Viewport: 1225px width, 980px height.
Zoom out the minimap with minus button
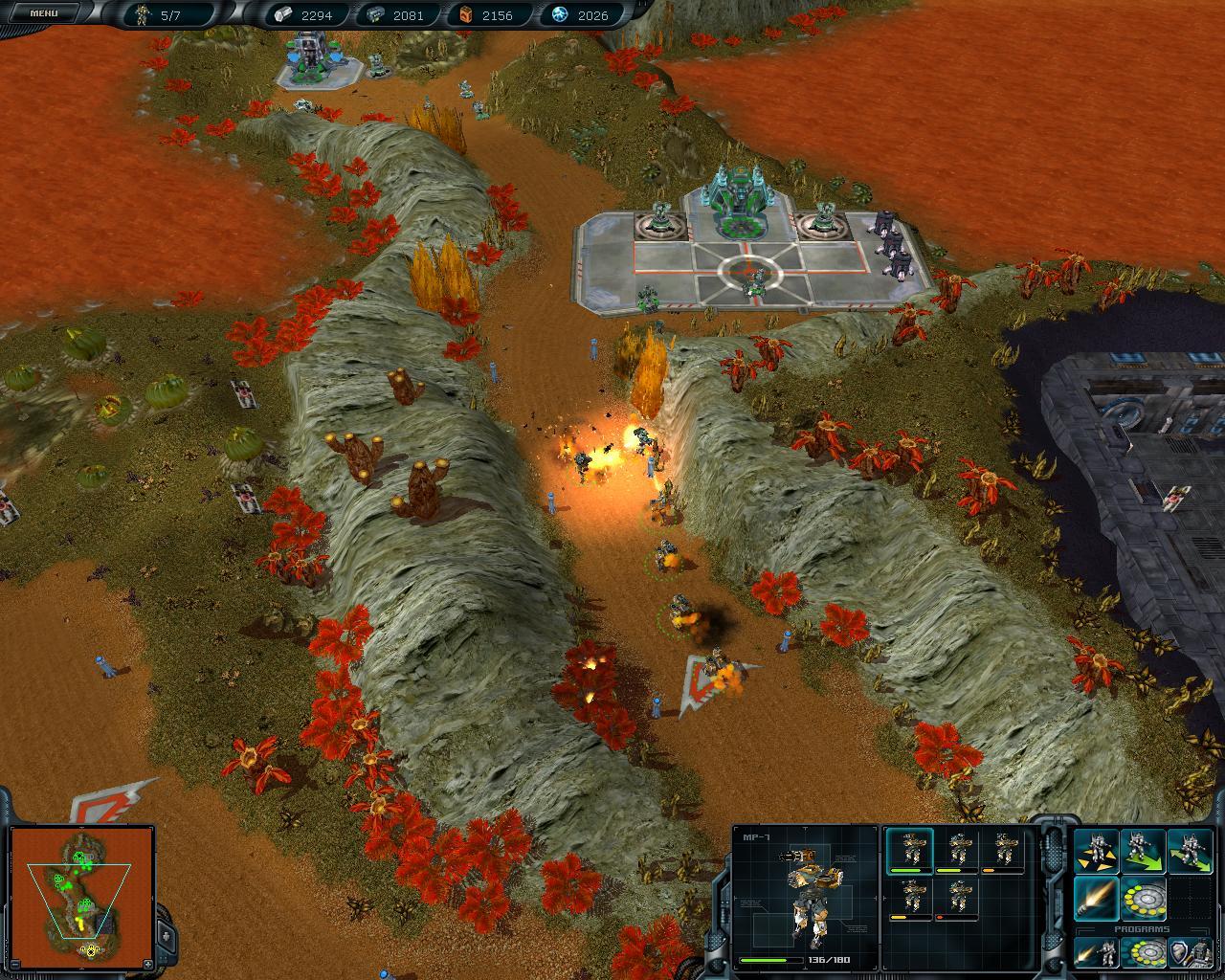click(16, 963)
